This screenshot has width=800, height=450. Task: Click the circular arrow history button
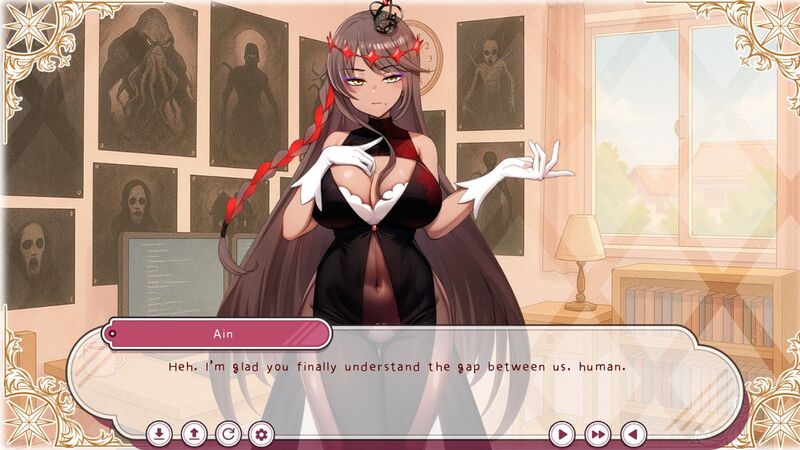coord(228,434)
